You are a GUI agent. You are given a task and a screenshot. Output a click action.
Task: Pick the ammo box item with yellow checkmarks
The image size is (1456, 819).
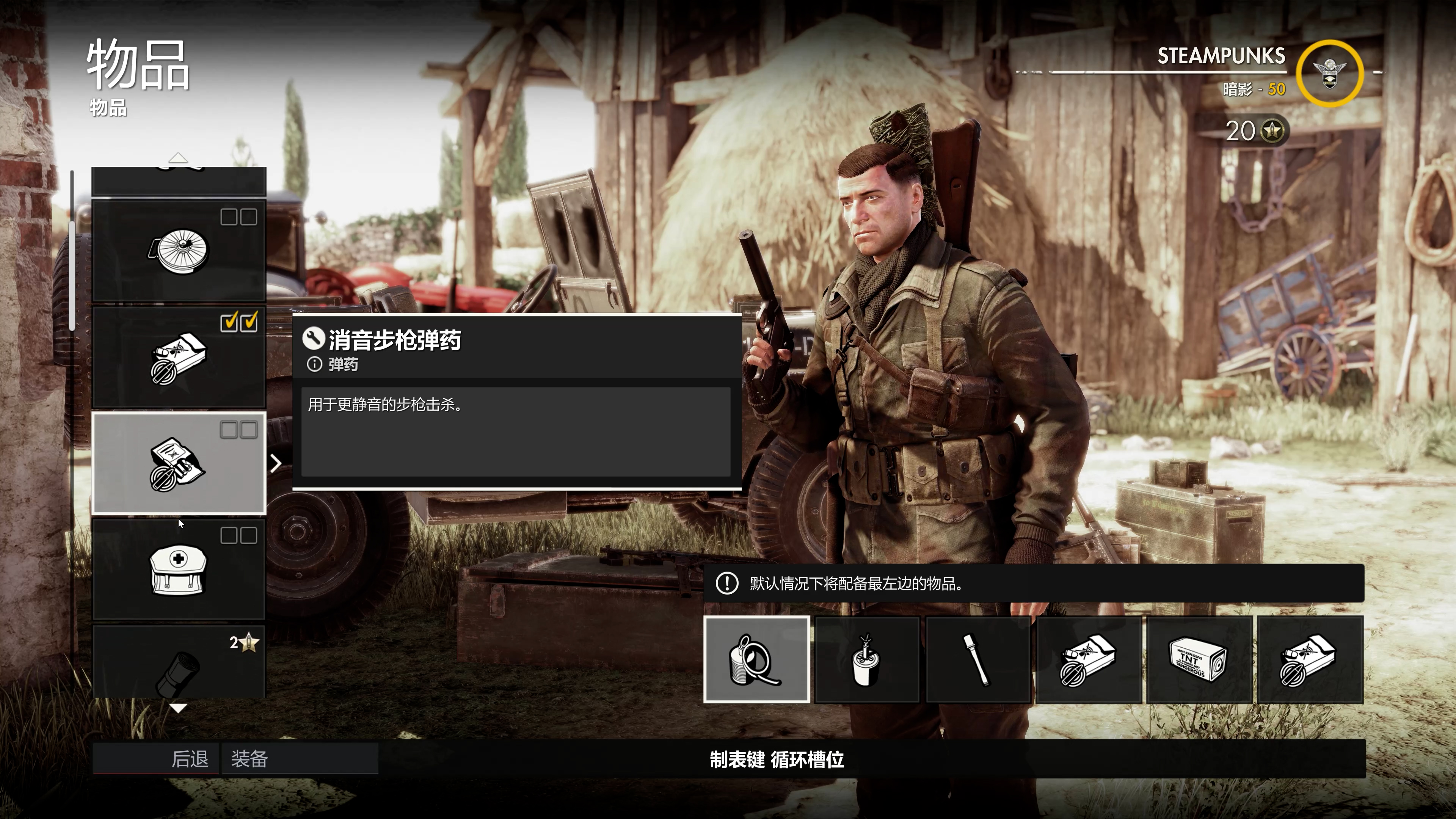(x=179, y=357)
